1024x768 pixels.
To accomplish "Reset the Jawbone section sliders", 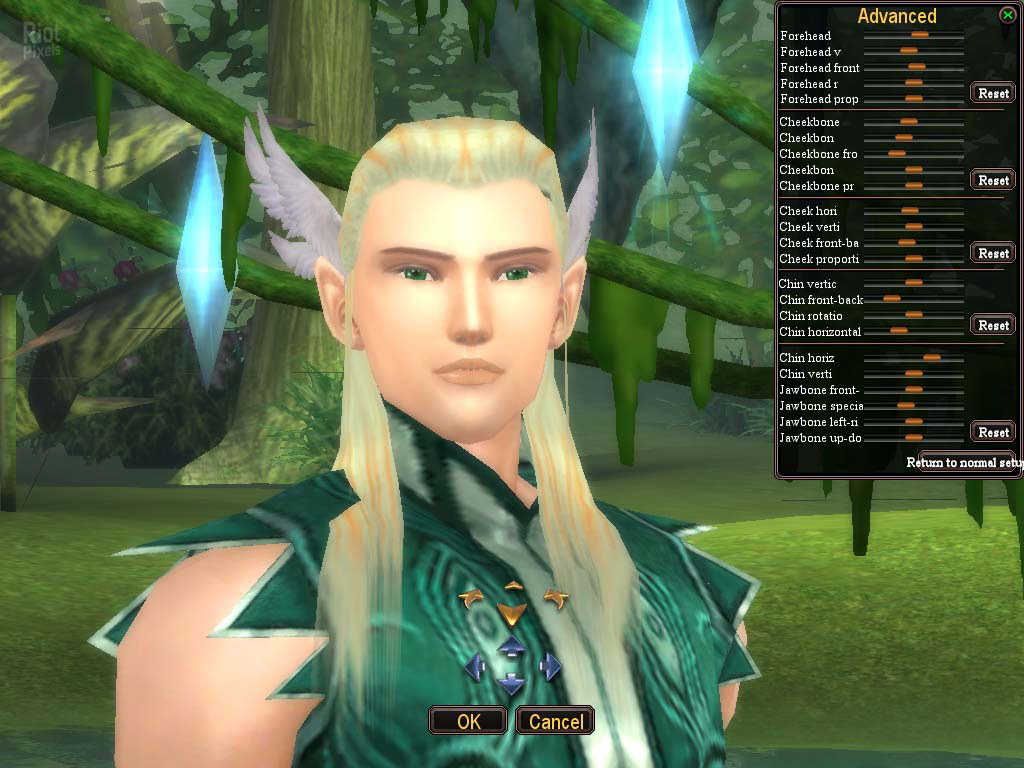I will (x=993, y=432).
